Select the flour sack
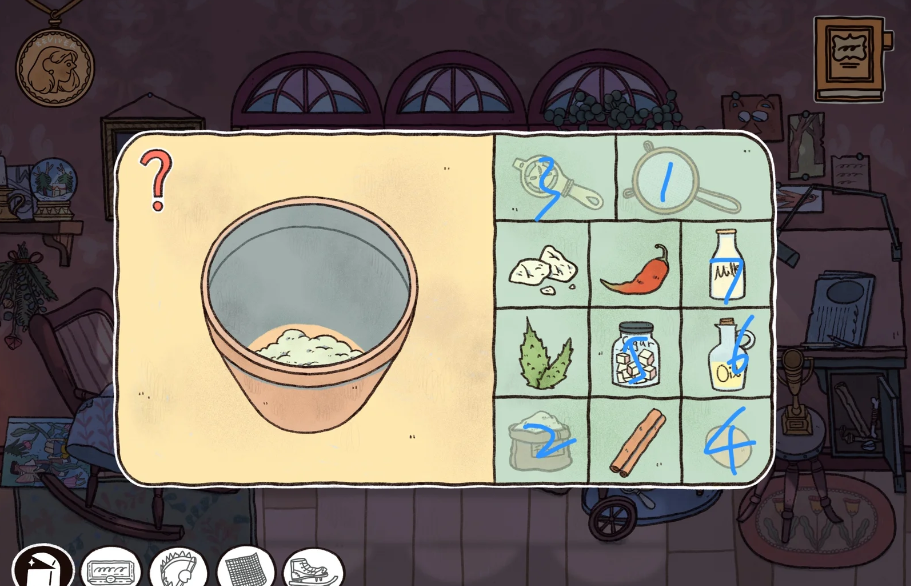This screenshot has width=911, height=586. click(540, 440)
